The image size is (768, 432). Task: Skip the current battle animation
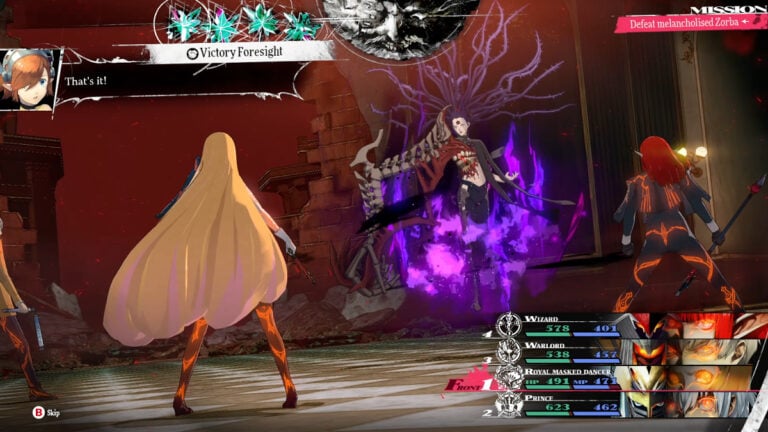click(46, 411)
